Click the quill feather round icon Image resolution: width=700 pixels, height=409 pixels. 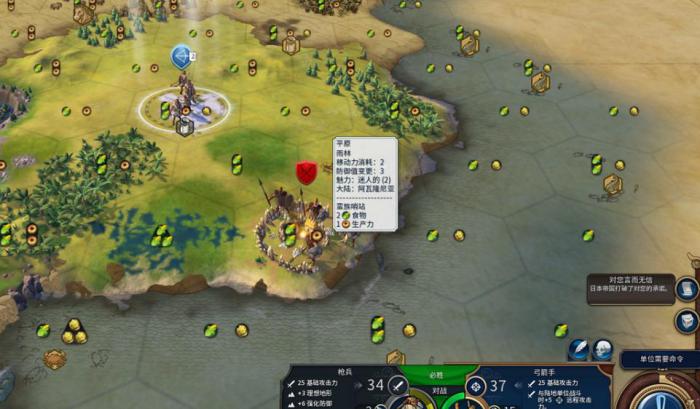coord(579,348)
